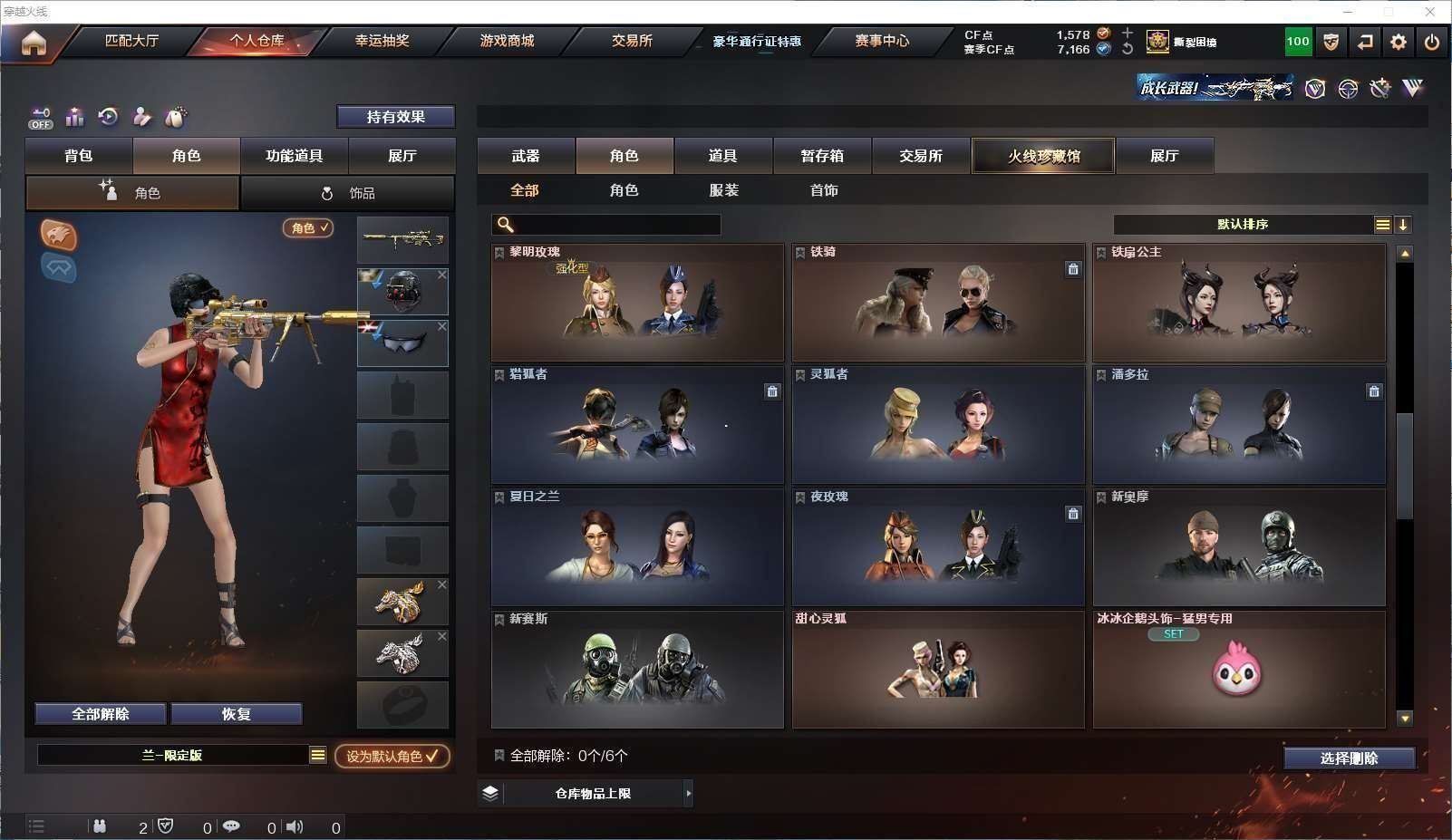This screenshot has height=840, width=1452.
Task: Choose the 夏日之兰 character card
Action: tap(637, 547)
